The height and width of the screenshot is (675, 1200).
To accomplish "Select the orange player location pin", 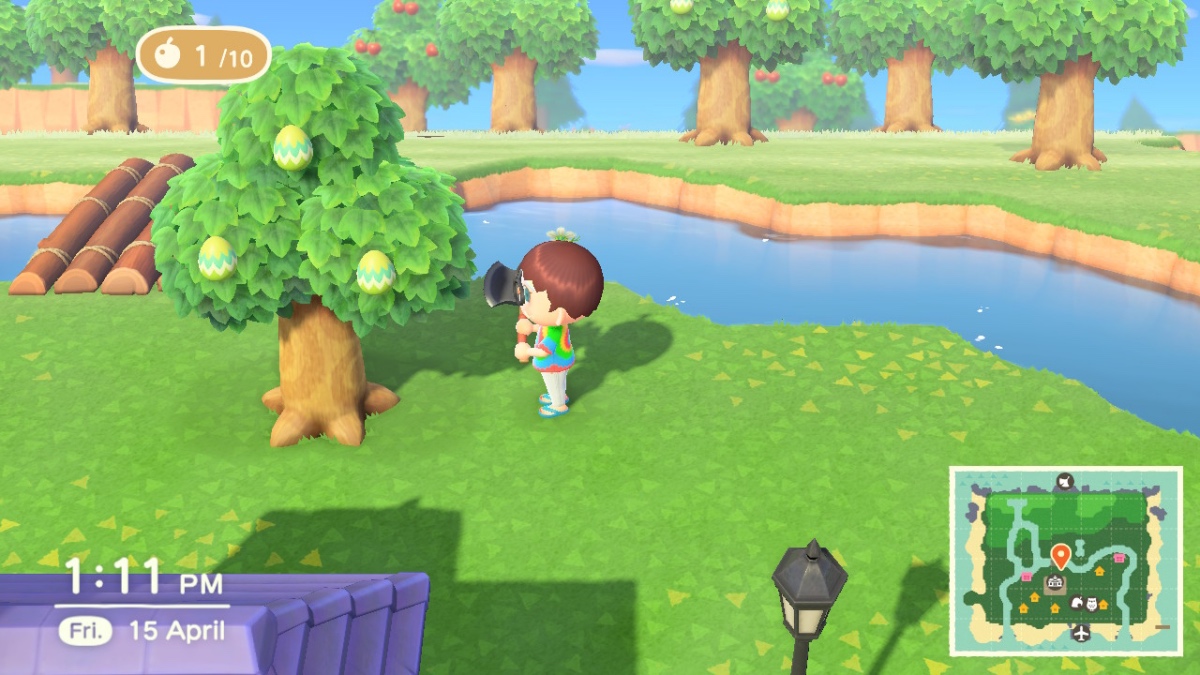I will click(1061, 555).
